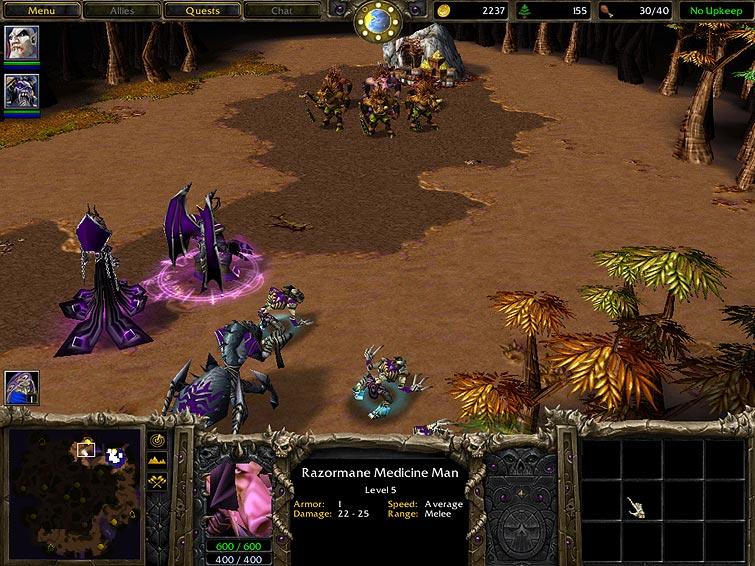
Task: Open the Chat menu button
Action: click(283, 11)
